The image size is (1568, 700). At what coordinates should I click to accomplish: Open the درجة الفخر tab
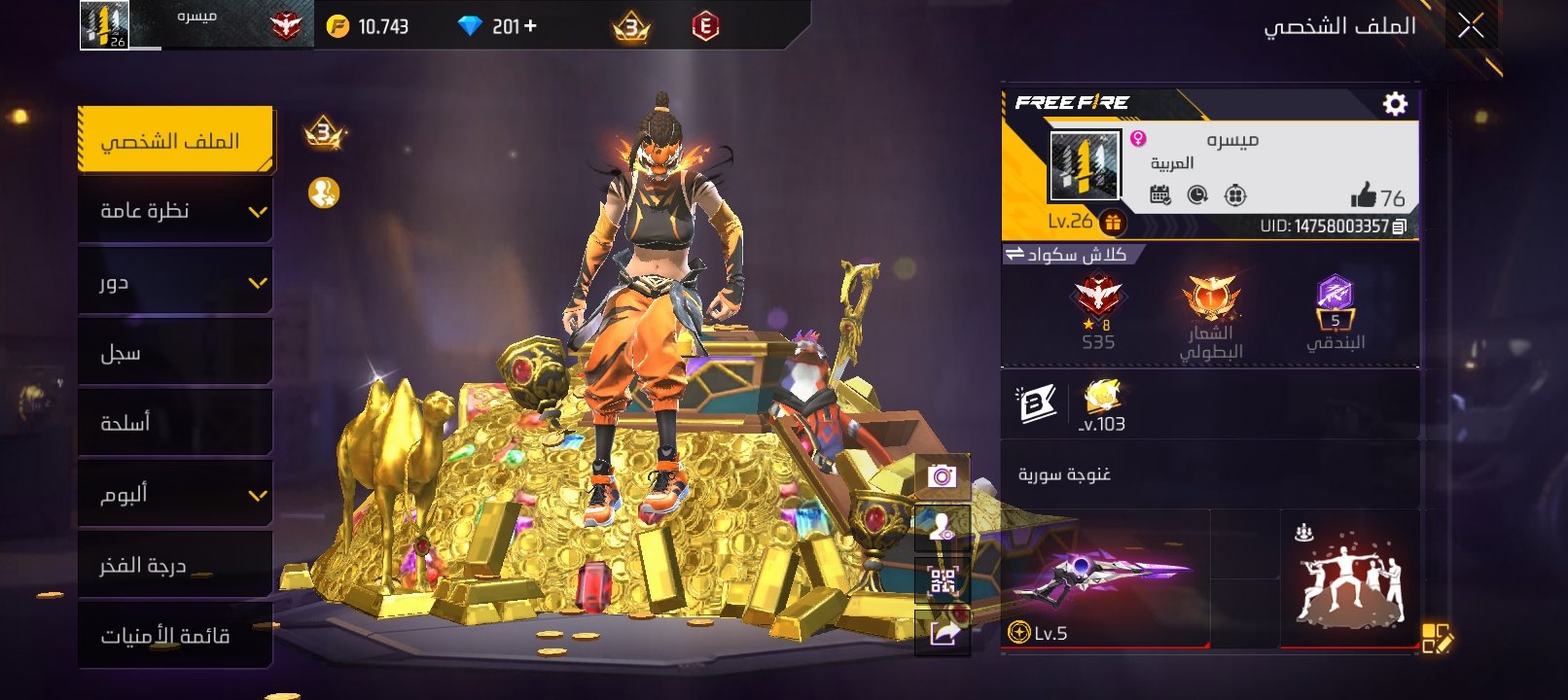tap(175, 565)
